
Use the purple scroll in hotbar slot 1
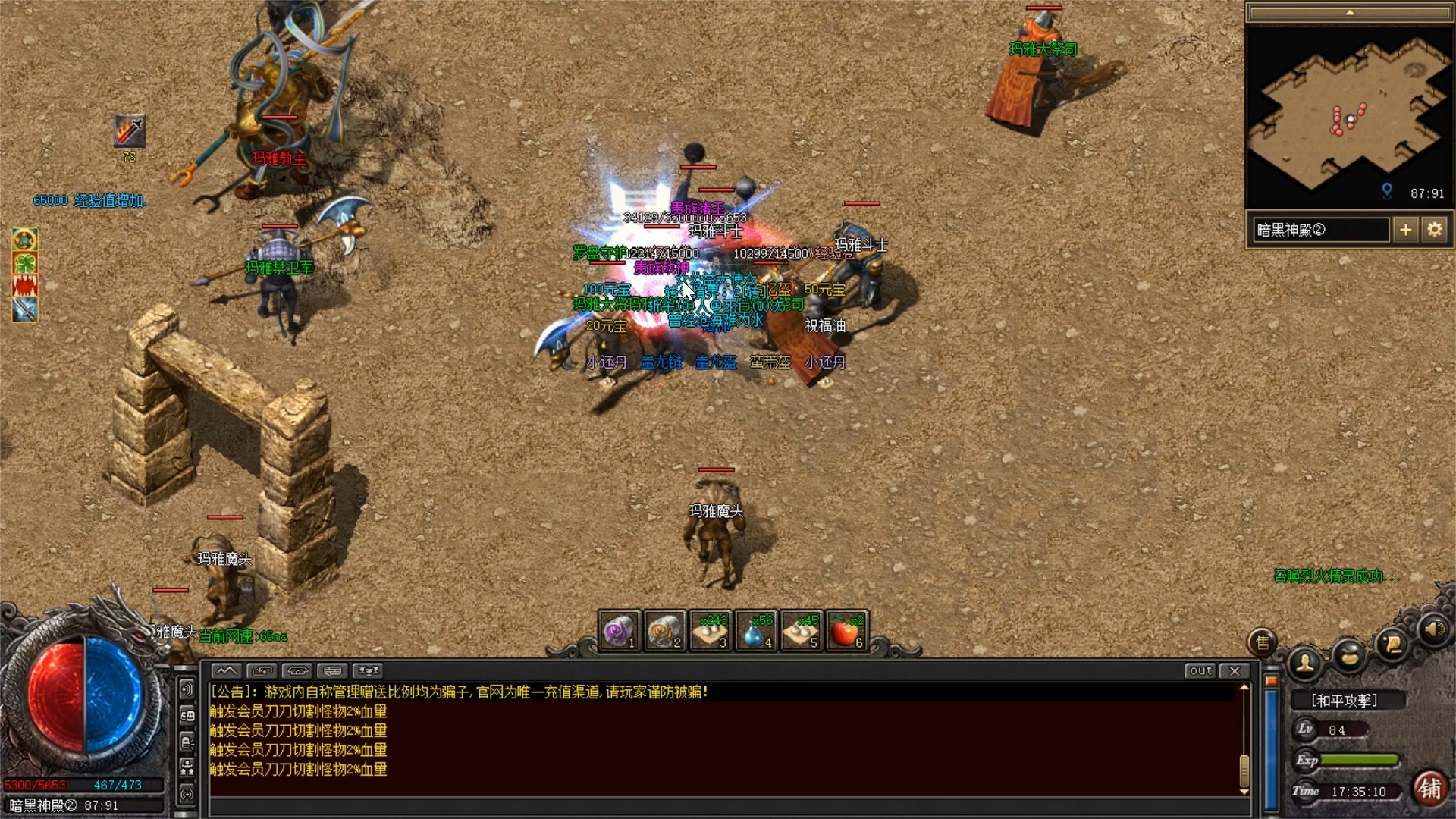620,631
